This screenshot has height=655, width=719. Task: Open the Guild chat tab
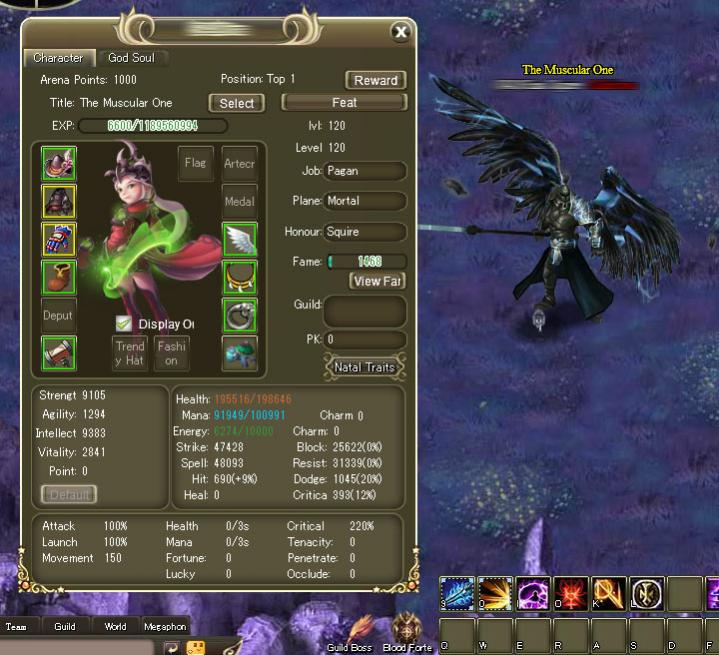pyautogui.click(x=65, y=627)
